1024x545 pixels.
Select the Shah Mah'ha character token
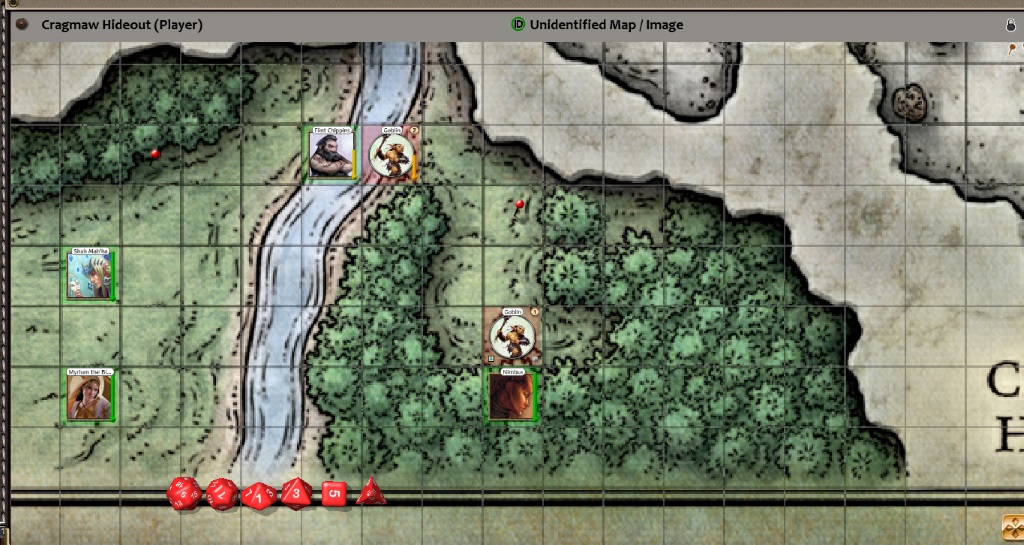(x=90, y=276)
